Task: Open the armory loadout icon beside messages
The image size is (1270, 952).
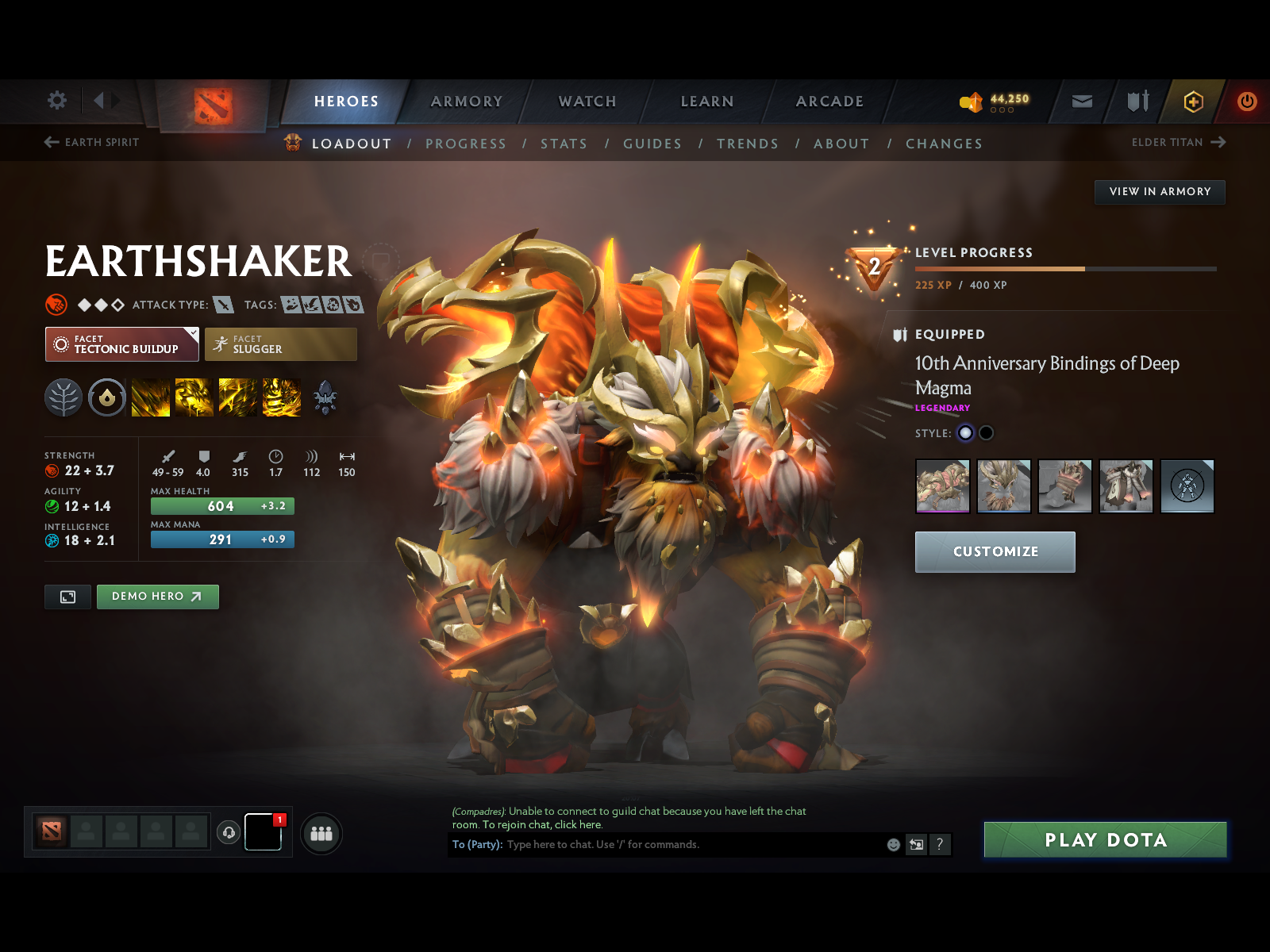Action: pos(1137,101)
